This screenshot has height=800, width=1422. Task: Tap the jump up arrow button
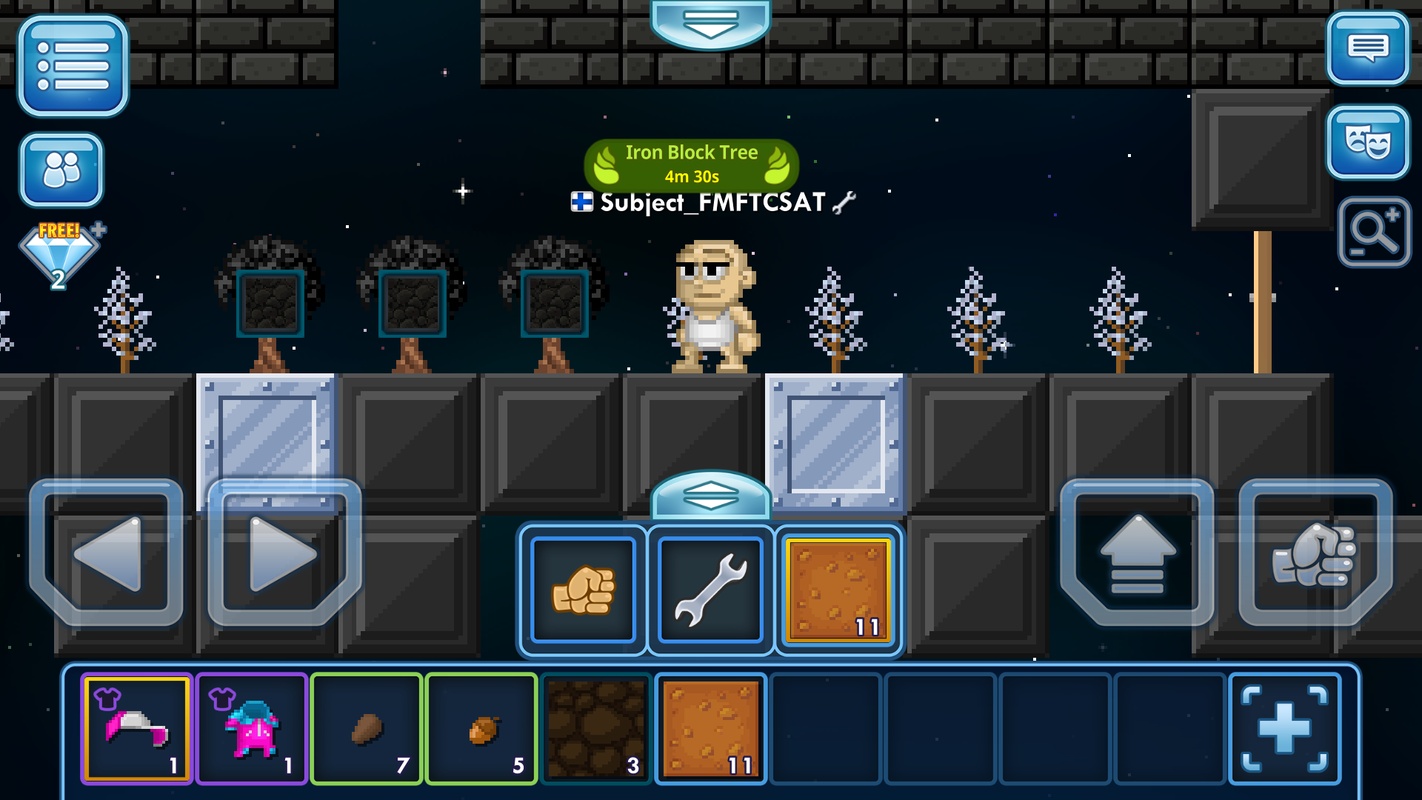point(1137,553)
